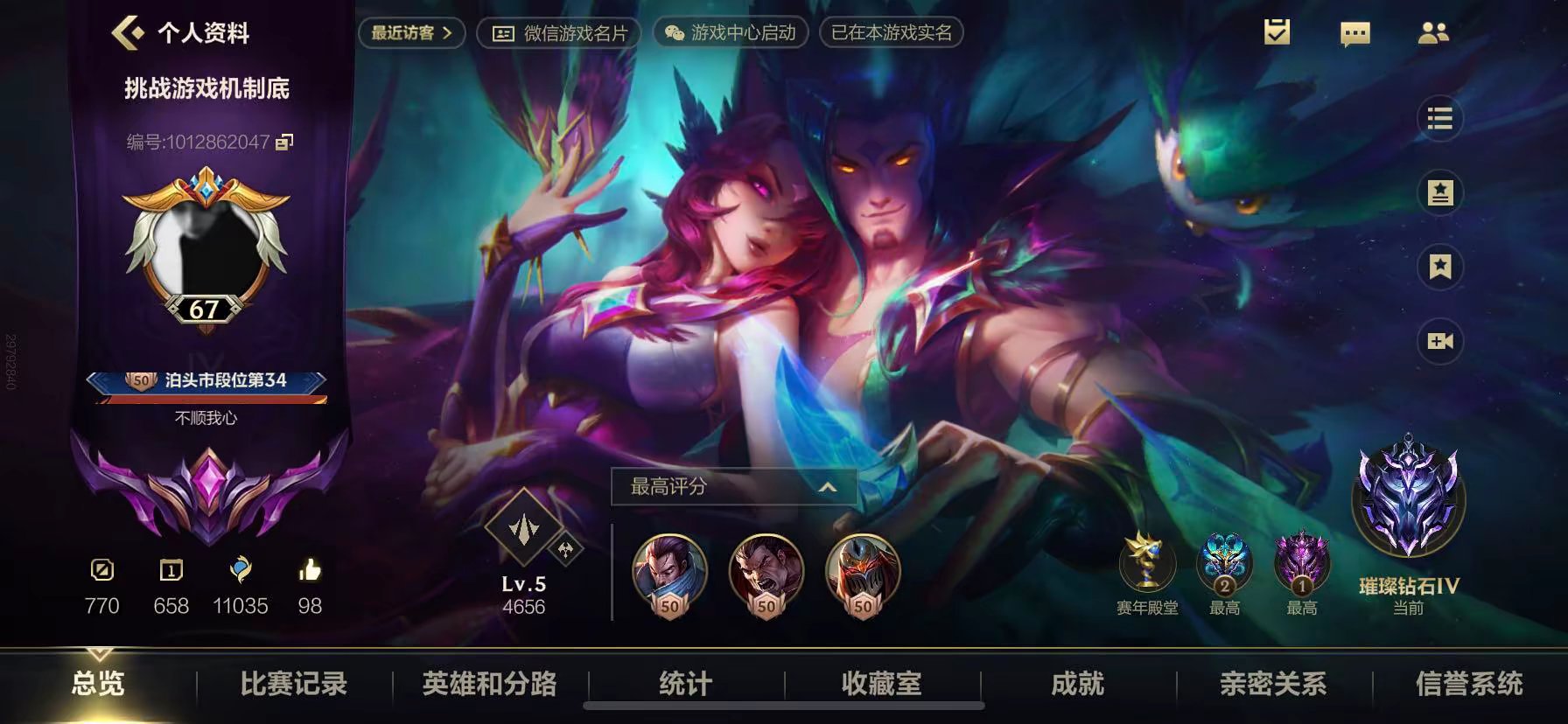Open the task checklist icon top right
This screenshot has width=1568, height=724.
pyautogui.click(x=1277, y=33)
